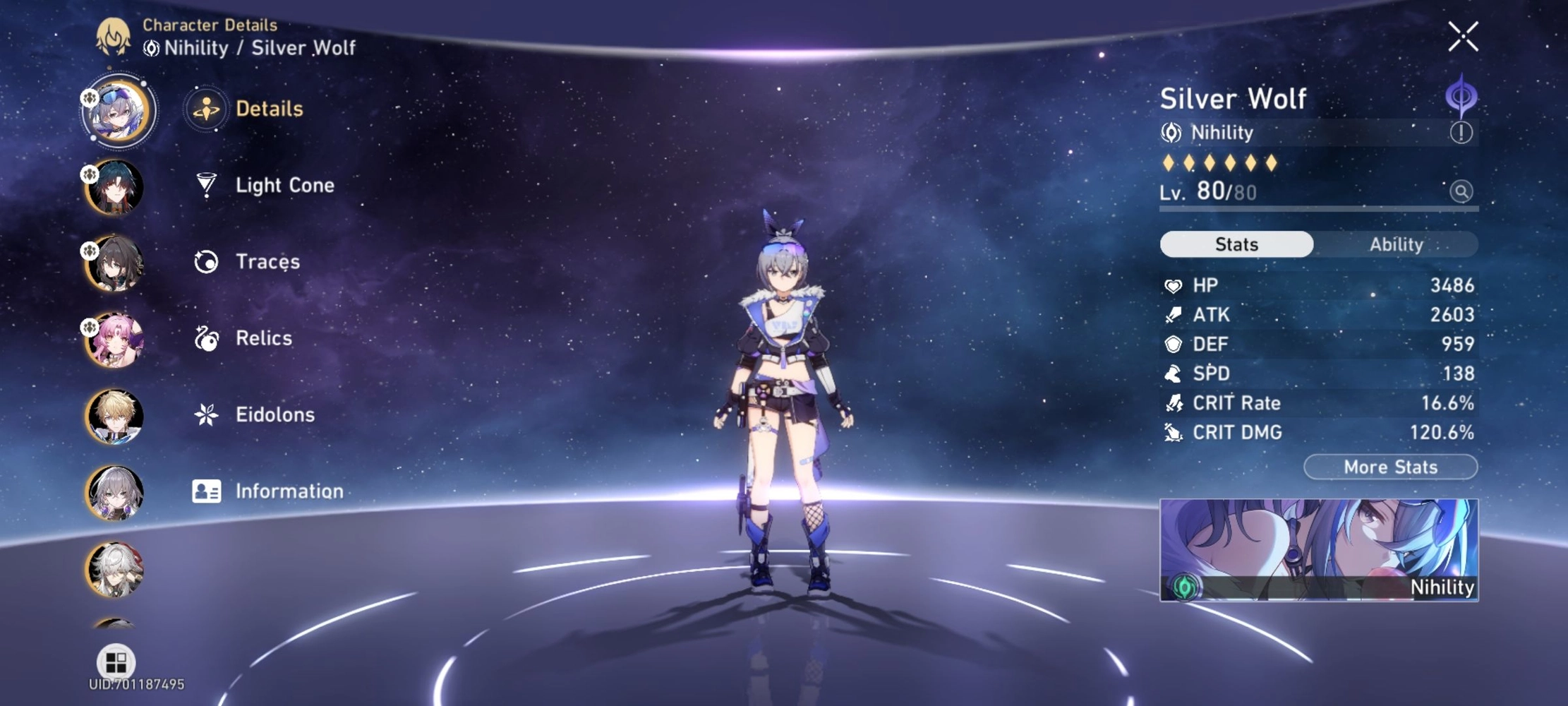Switch to the Ability tab
Viewport: 1568px width, 706px height.
point(1397,244)
